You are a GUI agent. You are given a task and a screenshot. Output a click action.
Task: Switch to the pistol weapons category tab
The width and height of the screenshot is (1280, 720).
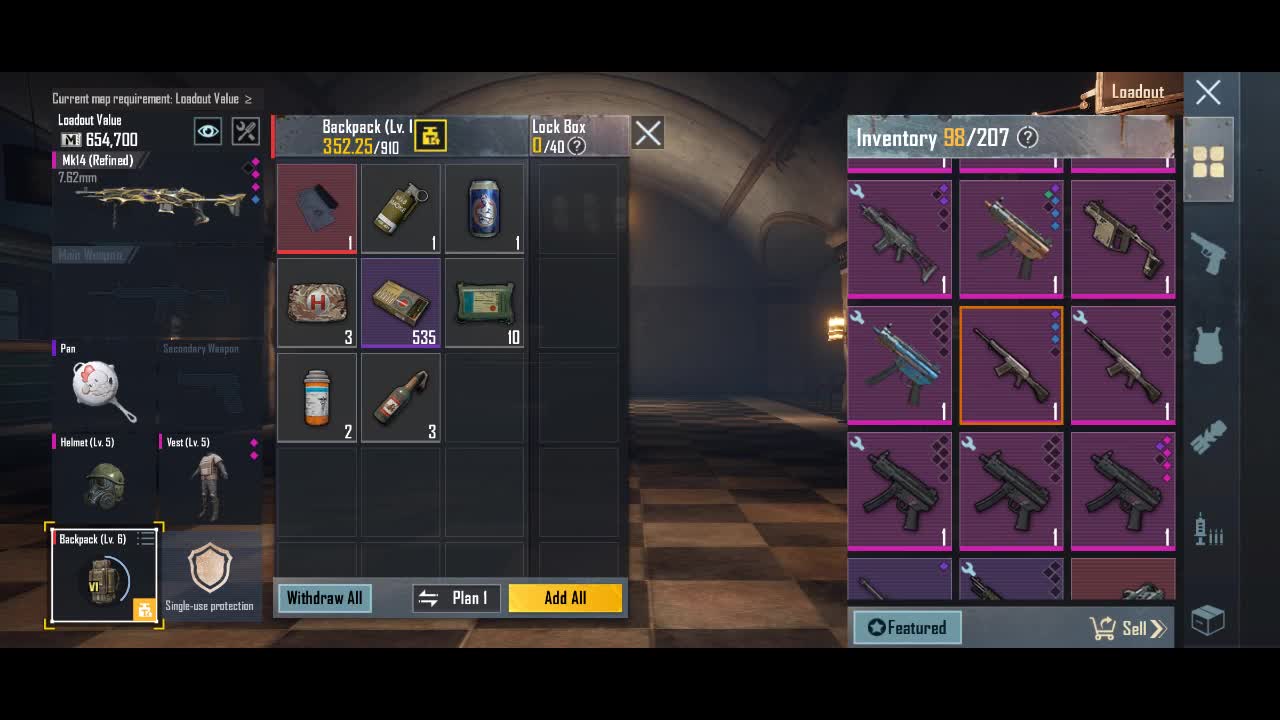[x=1208, y=254]
